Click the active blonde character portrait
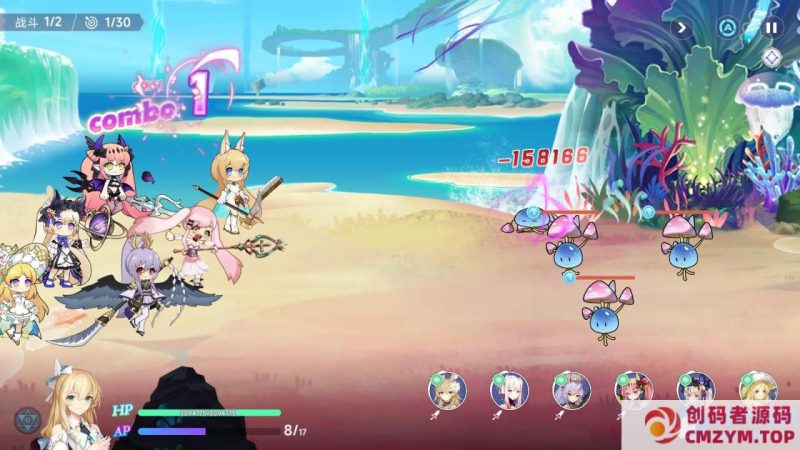 click(75, 410)
